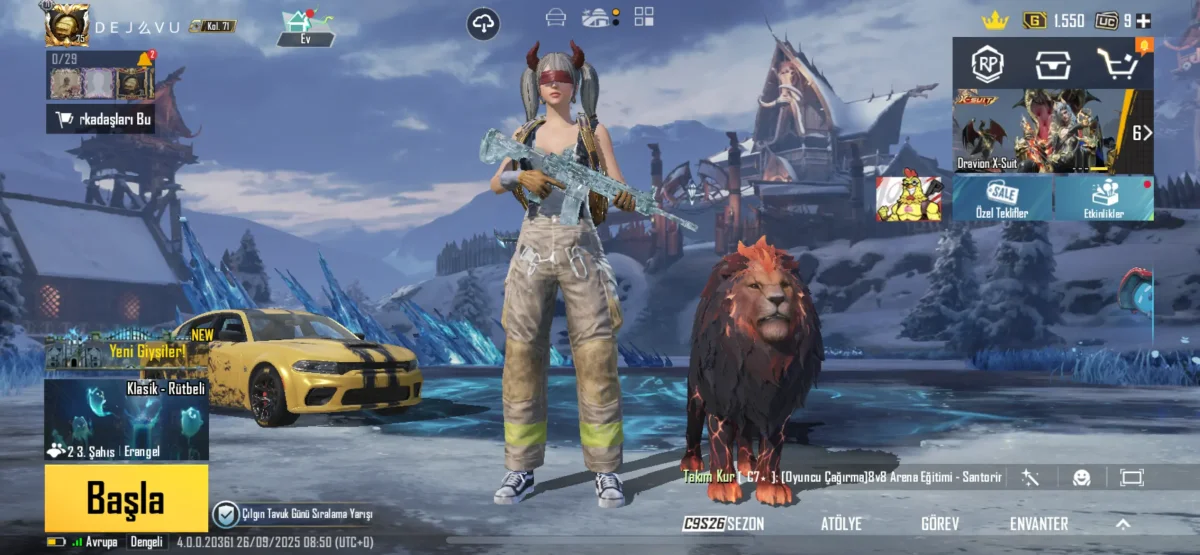Open the chicken mascot event icon

909,198
